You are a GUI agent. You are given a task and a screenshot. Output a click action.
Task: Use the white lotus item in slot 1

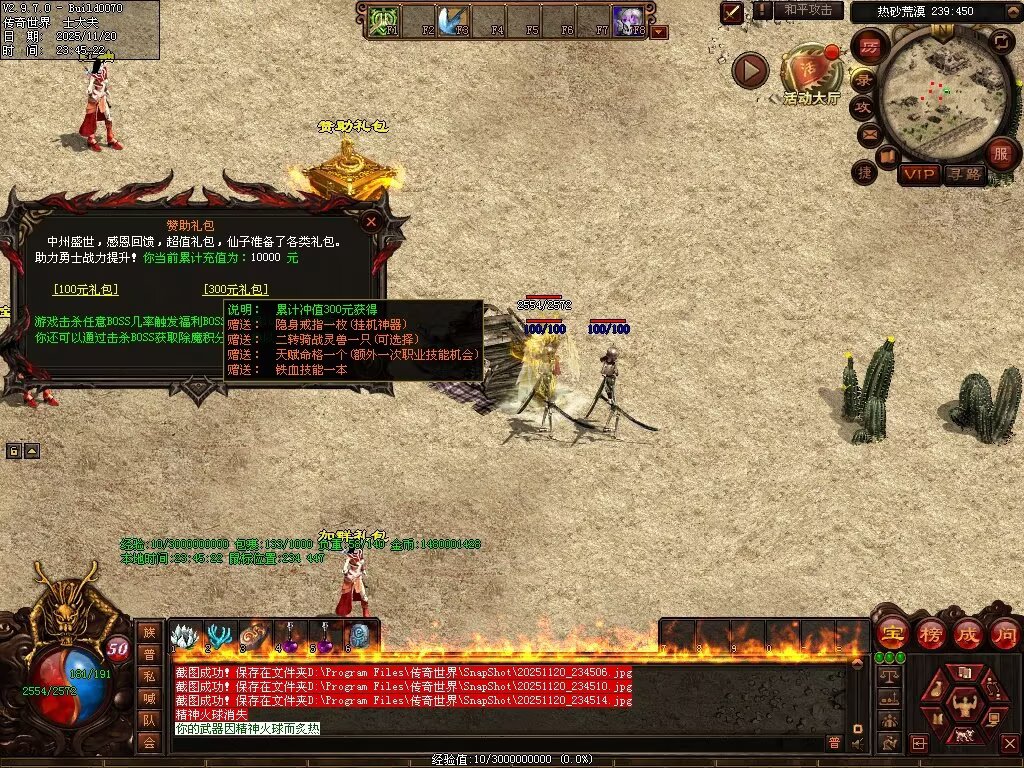point(184,636)
